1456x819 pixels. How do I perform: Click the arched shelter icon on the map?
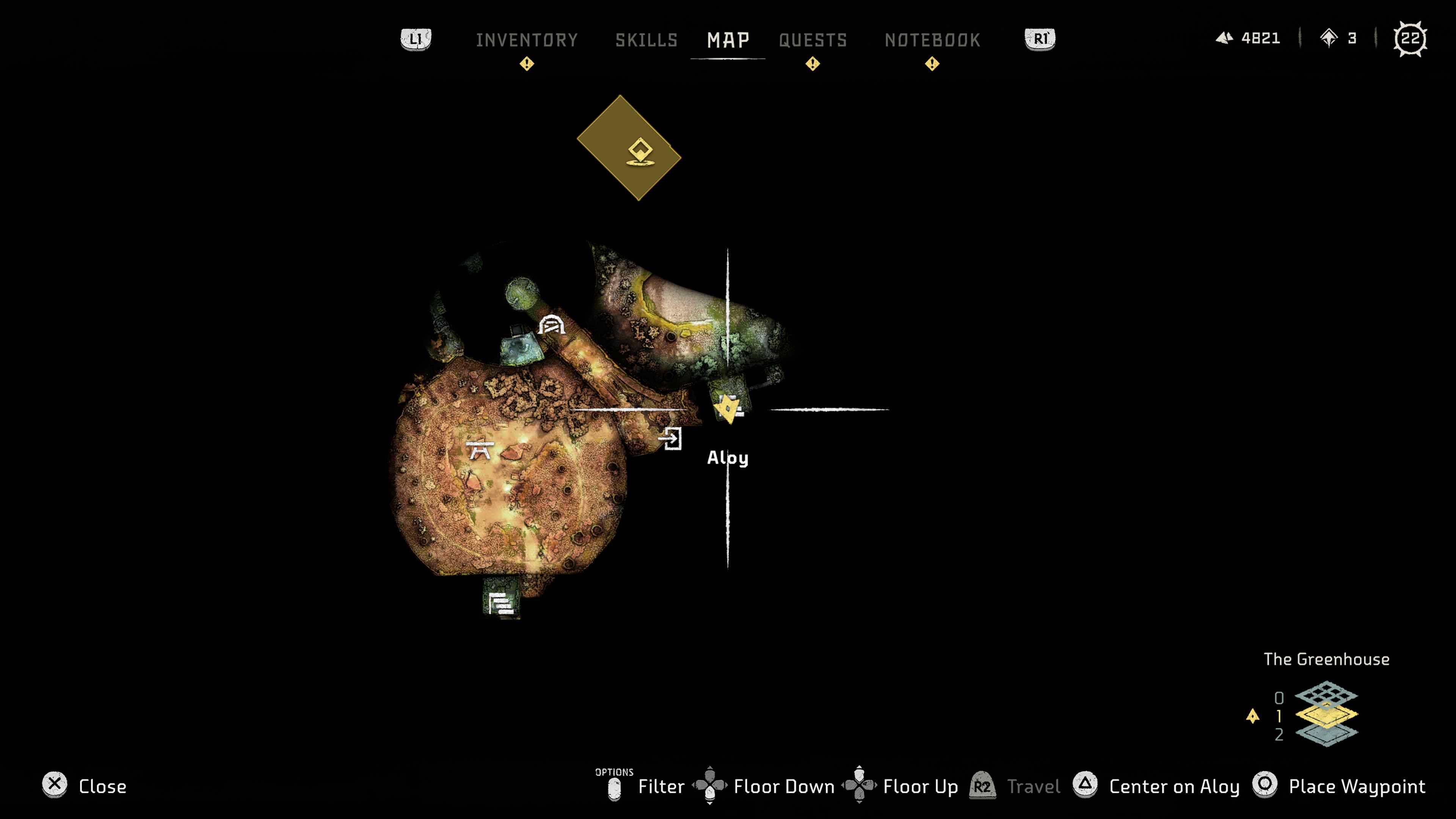tap(551, 326)
